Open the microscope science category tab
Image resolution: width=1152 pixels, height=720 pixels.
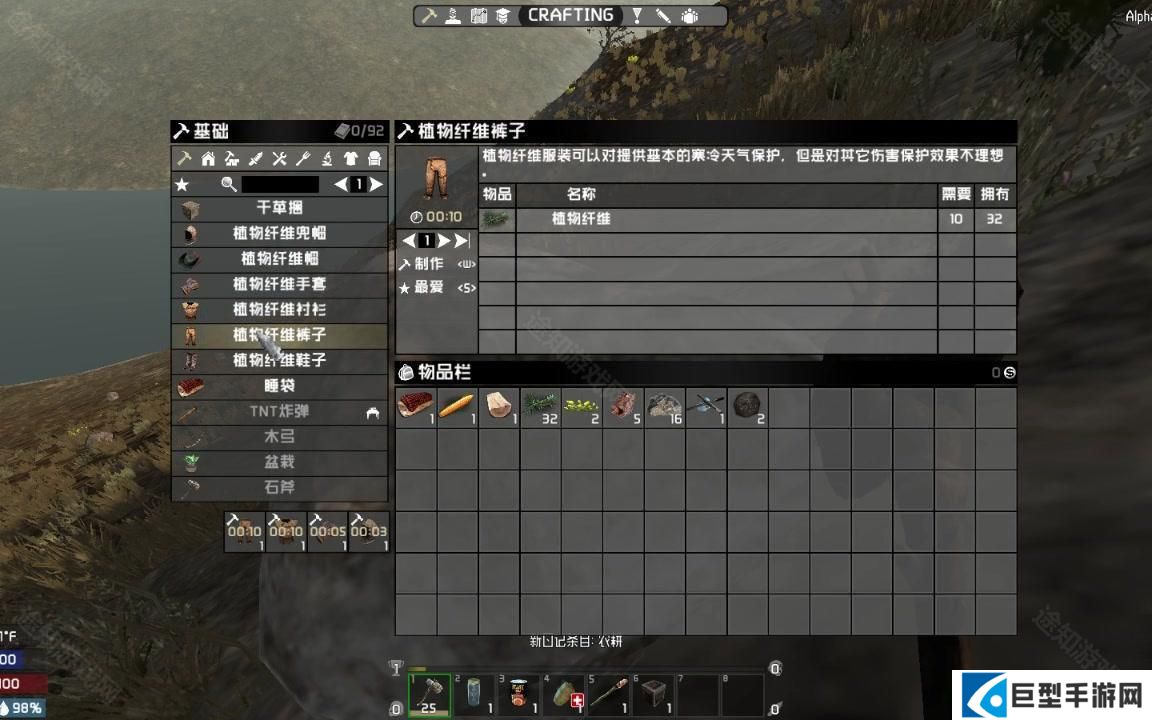tap(327, 158)
